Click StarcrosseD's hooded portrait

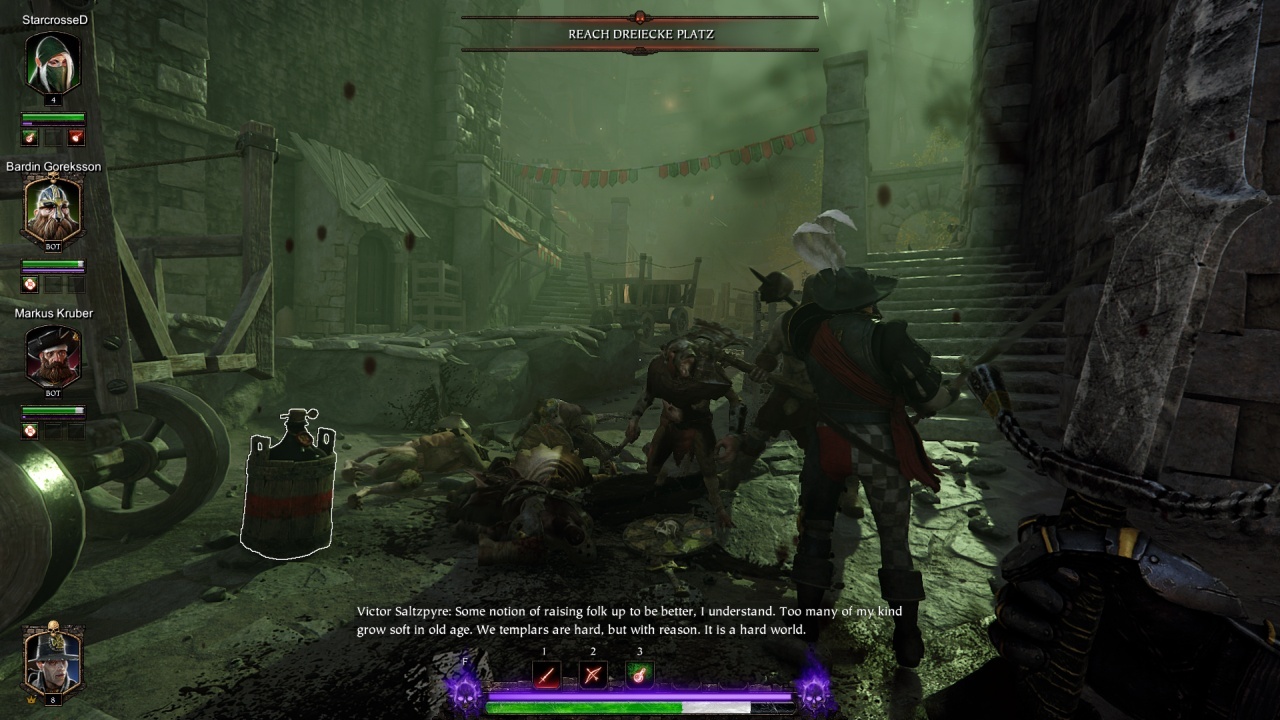pyautogui.click(x=53, y=63)
